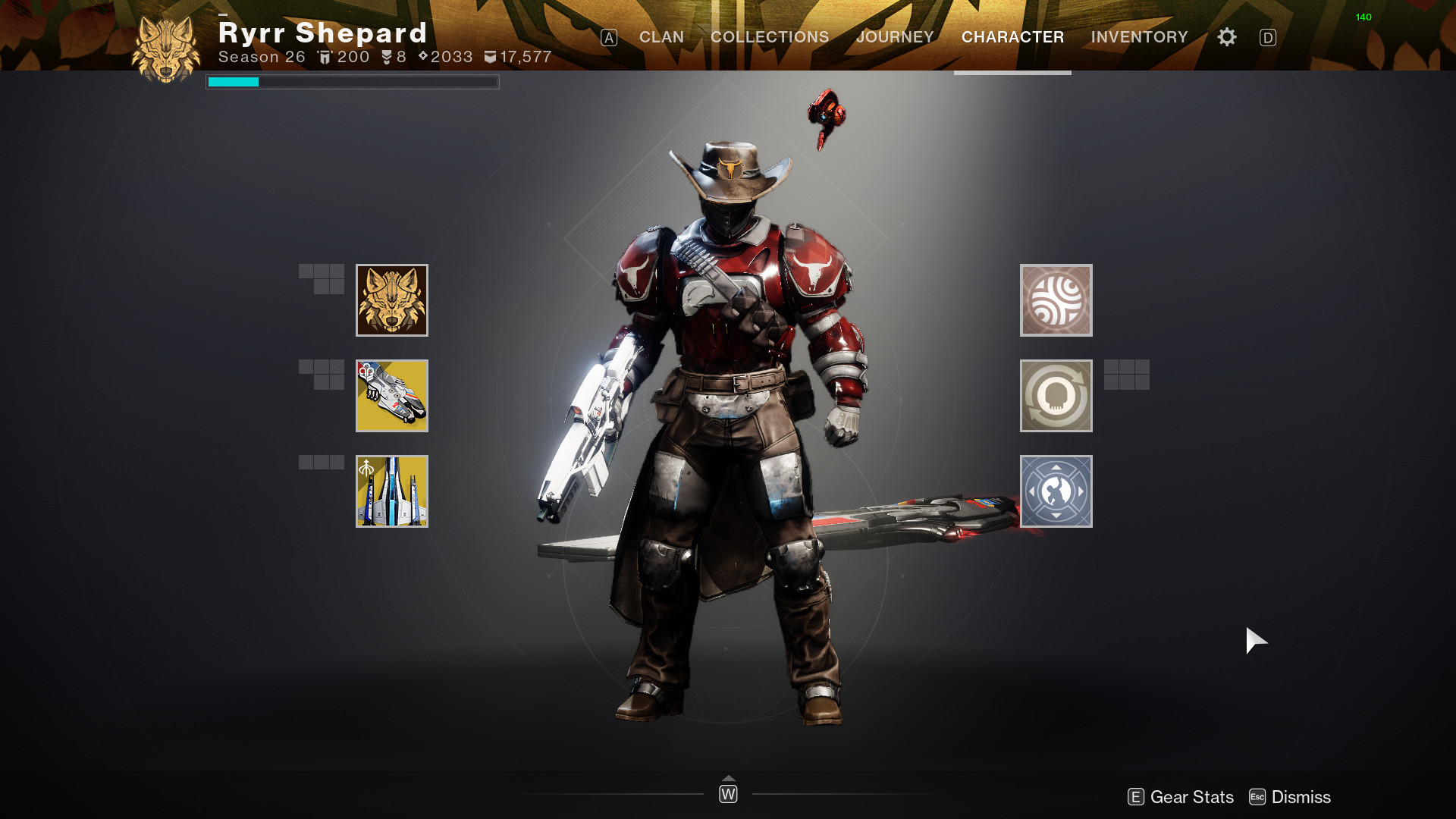Open the Inventory tab

[1139, 37]
